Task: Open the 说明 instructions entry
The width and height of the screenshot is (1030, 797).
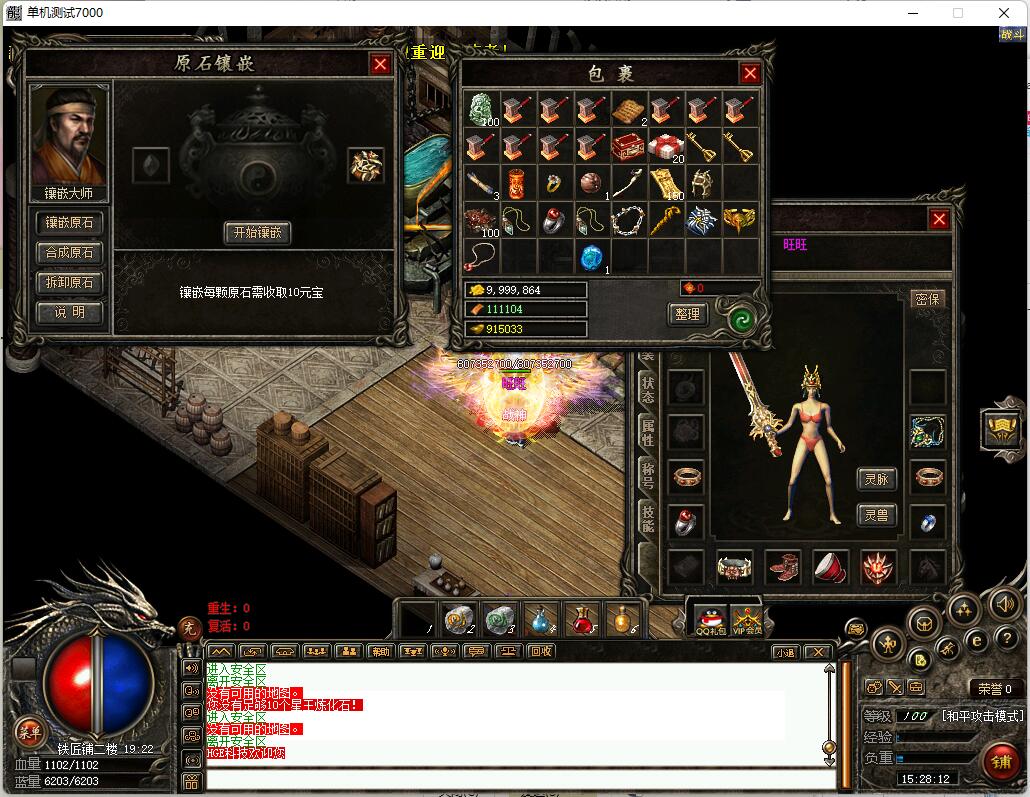Action: 70,313
